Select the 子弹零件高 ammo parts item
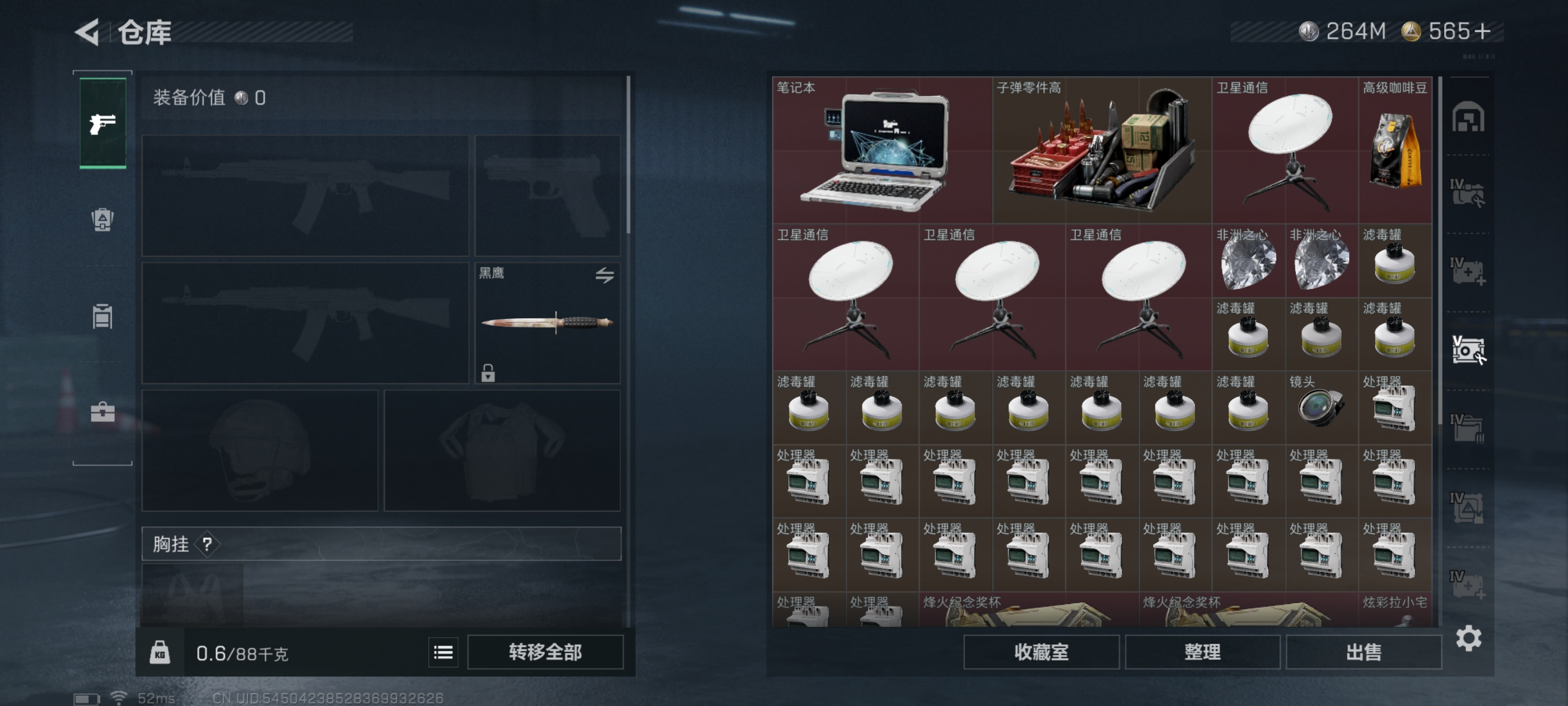1568x706 pixels. (x=1101, y=151)
